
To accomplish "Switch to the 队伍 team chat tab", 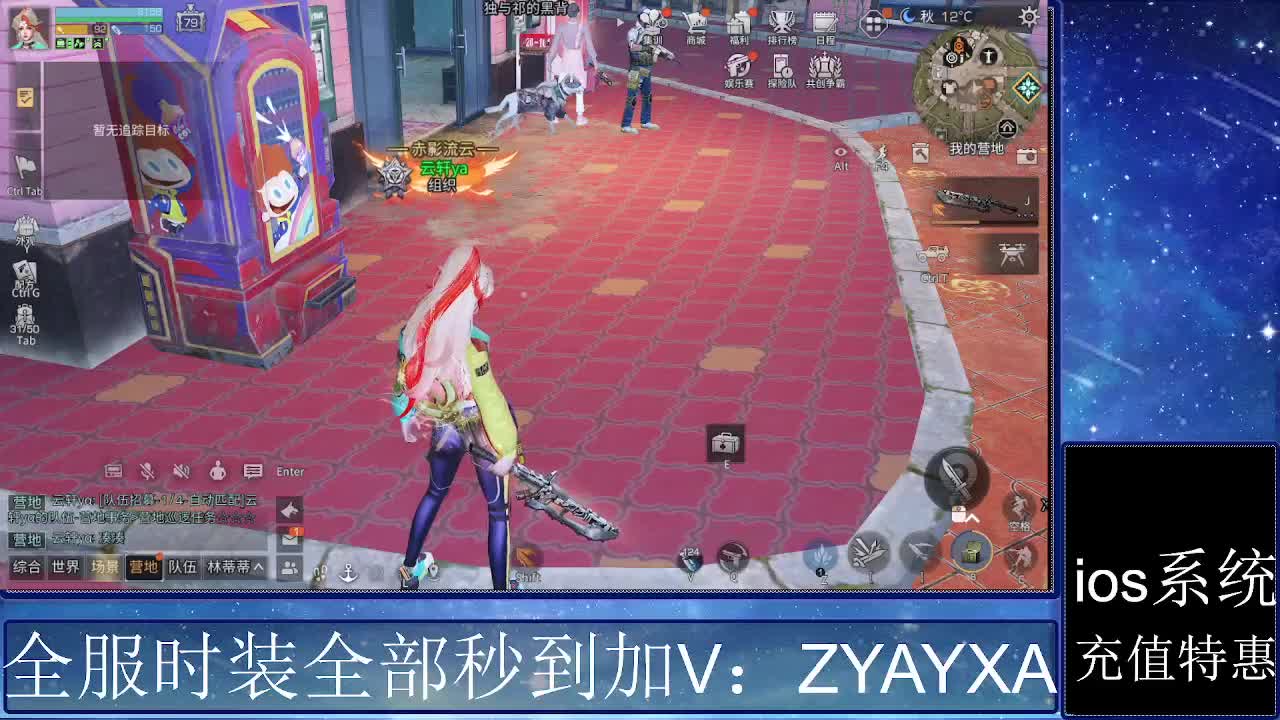I will [x=183, y=567].
